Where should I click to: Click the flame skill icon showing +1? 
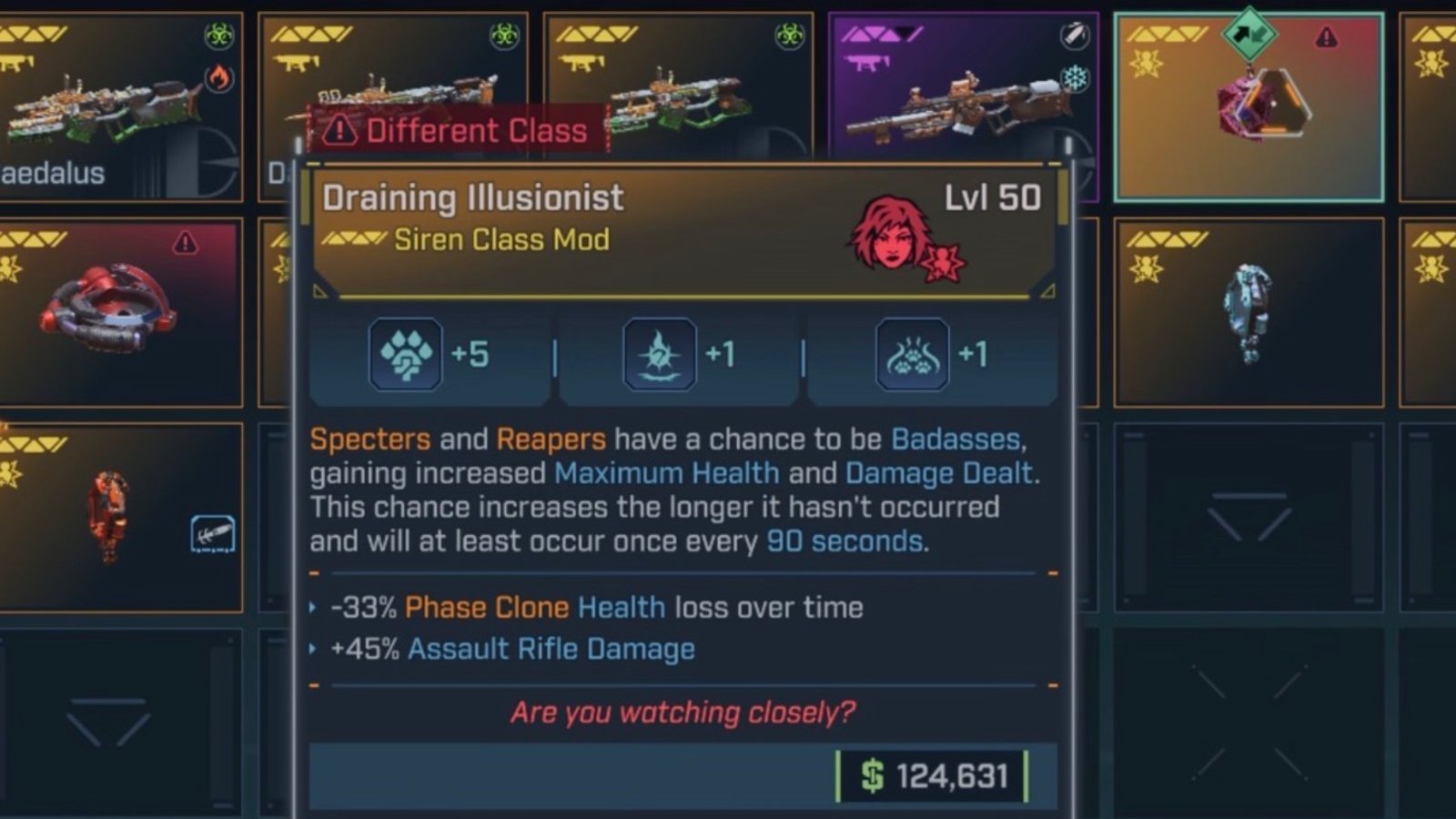(x=658, y=353)
